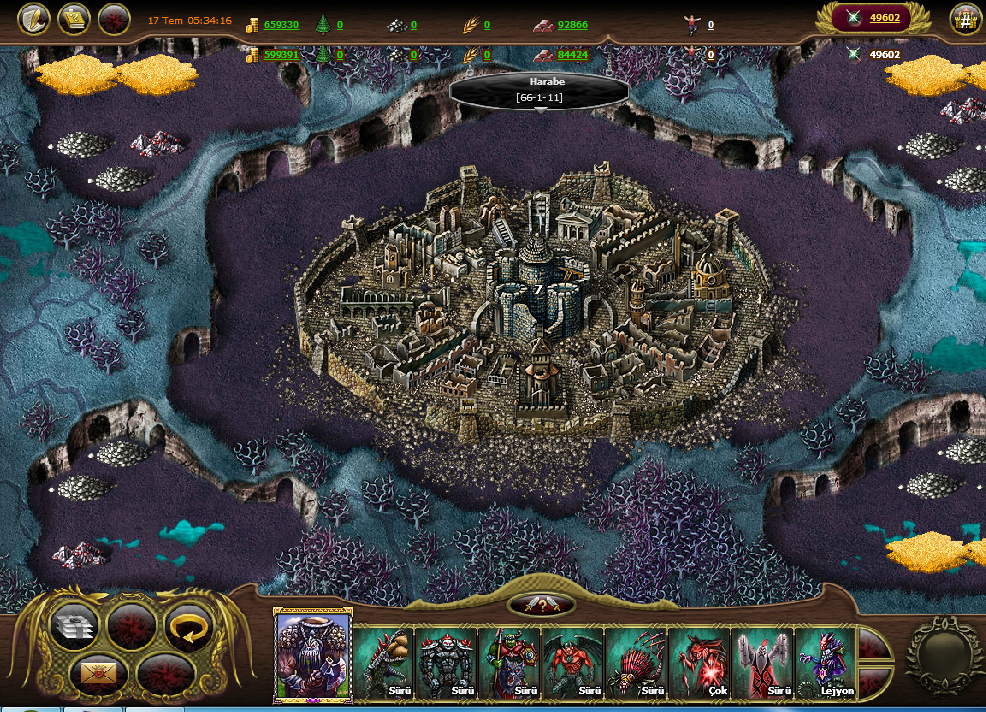Click the ore resource value 92866
Screen dimensions: 986x712
[x=572, y=24]
